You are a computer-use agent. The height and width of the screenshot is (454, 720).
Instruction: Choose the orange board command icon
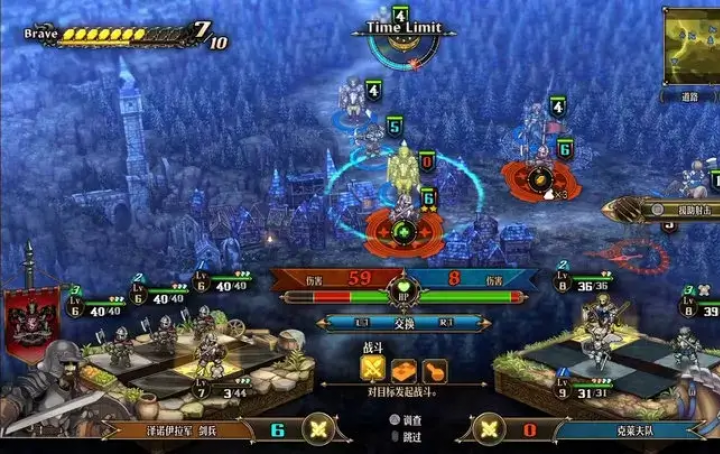[404, 371]
